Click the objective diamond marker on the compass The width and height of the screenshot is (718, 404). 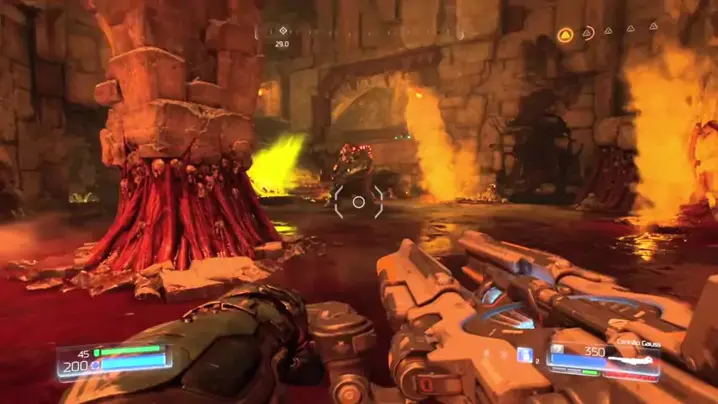[x=282, y=30]
